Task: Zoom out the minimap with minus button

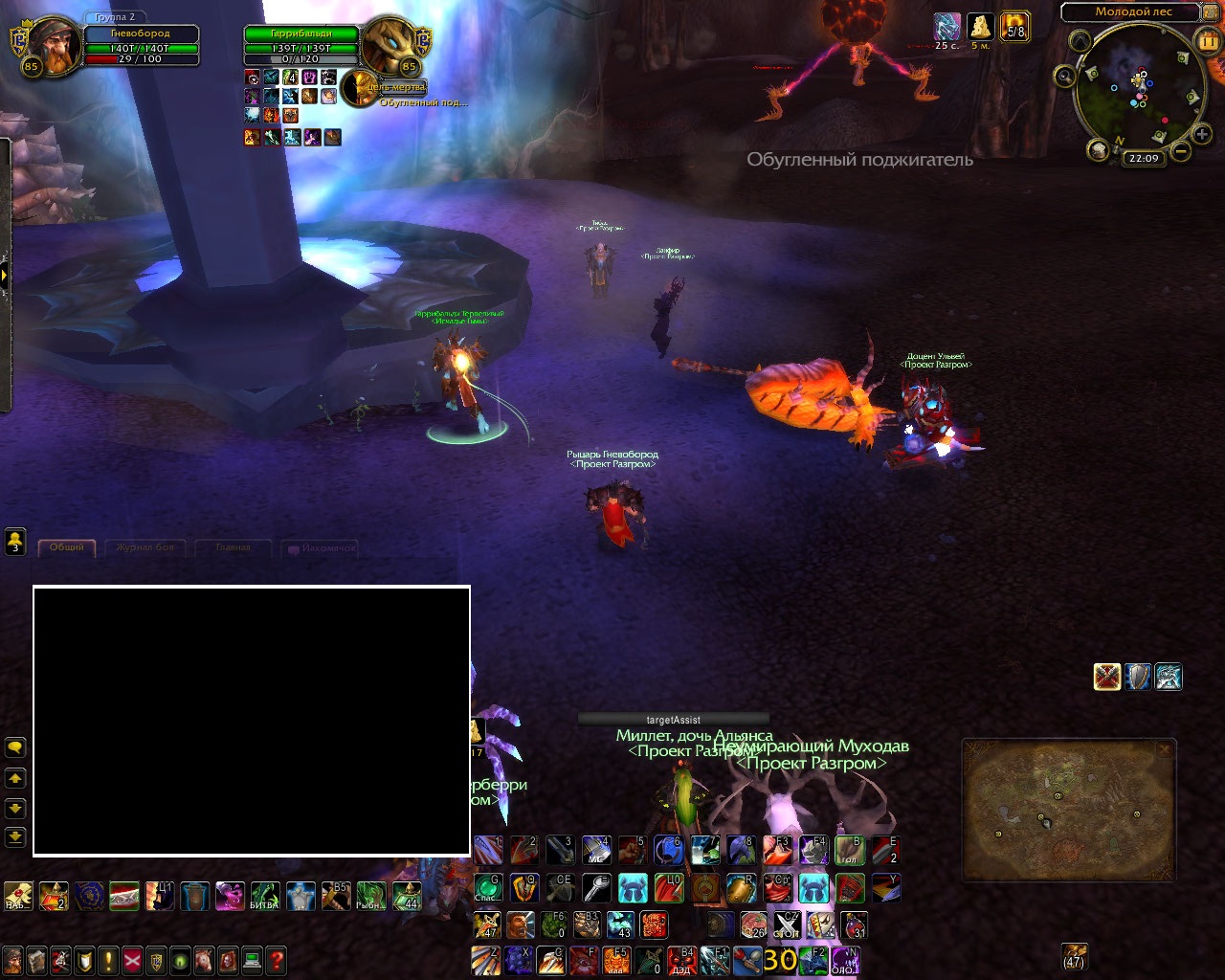Action: pos(1182,151)
